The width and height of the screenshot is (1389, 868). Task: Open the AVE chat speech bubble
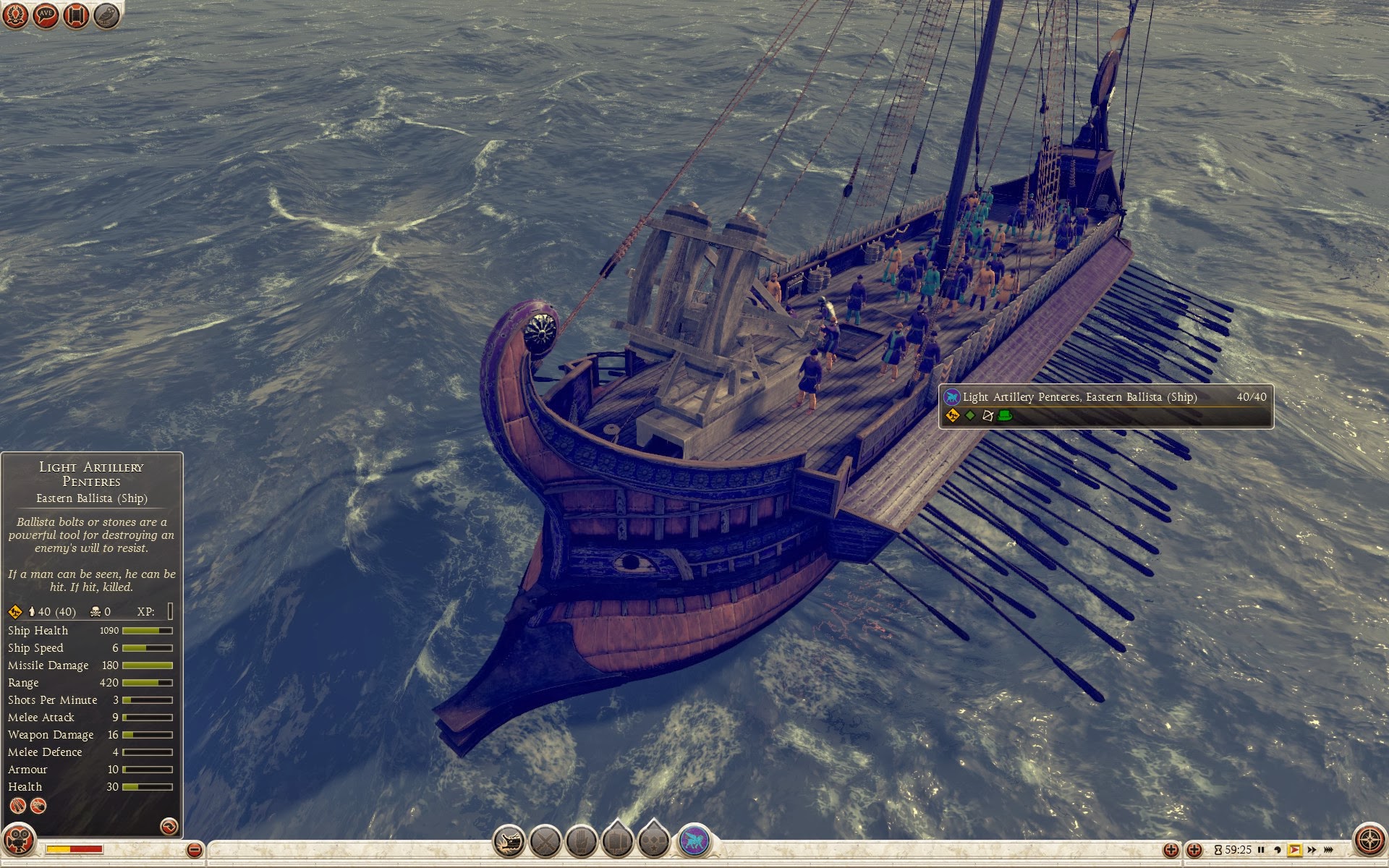[46, 15]
